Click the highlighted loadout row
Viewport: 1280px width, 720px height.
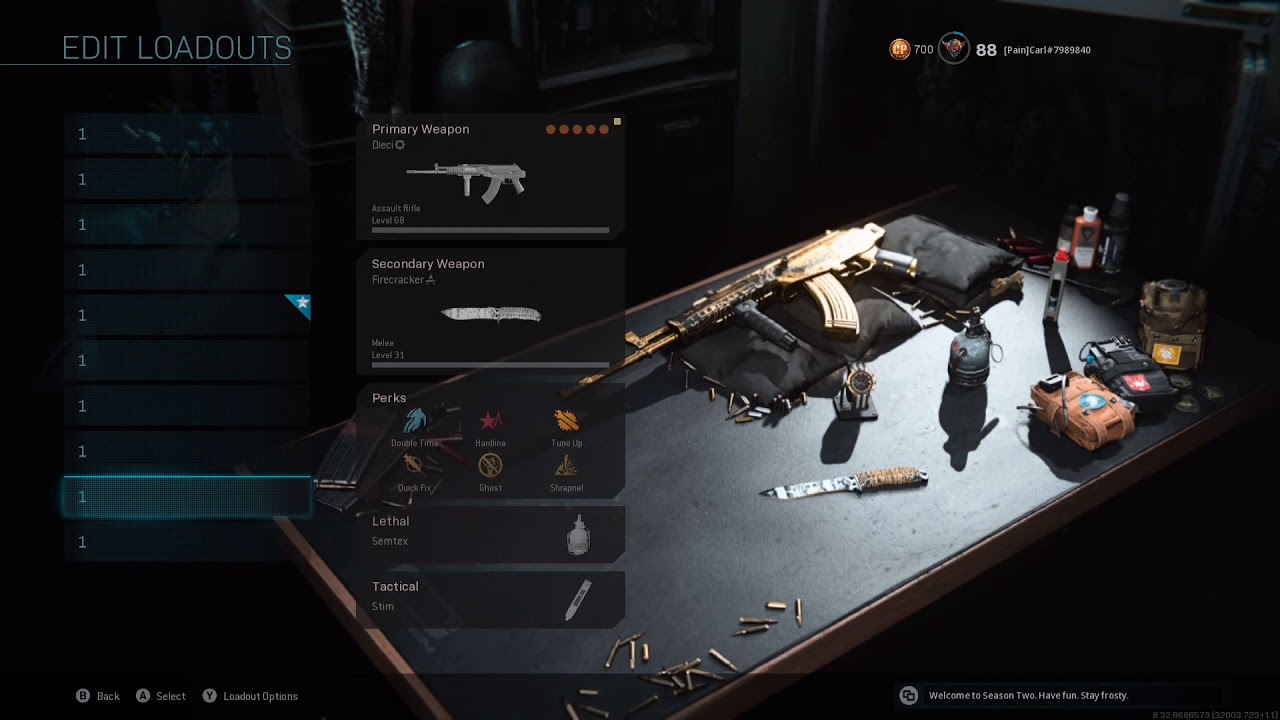[187, 497]
